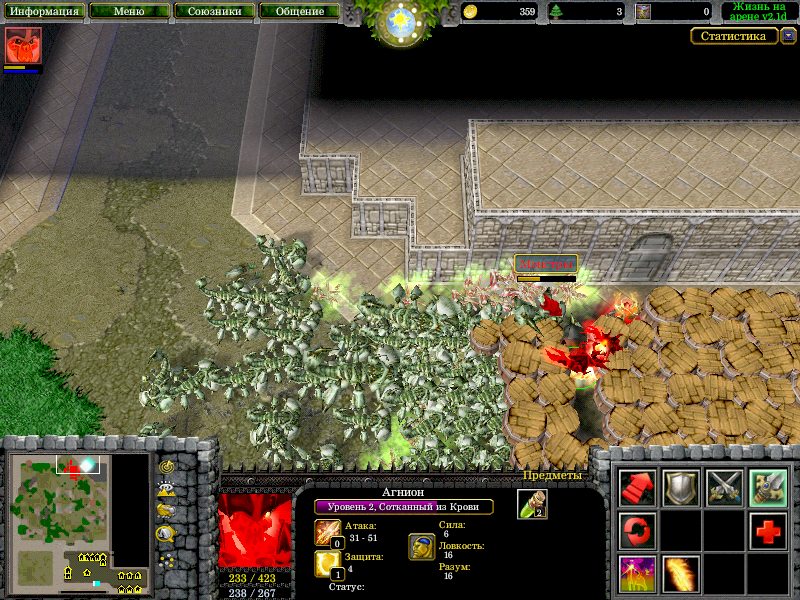Toggle minimap terrain display button
This screenshot has width=800, height=600.
click(x=166, y=489)
